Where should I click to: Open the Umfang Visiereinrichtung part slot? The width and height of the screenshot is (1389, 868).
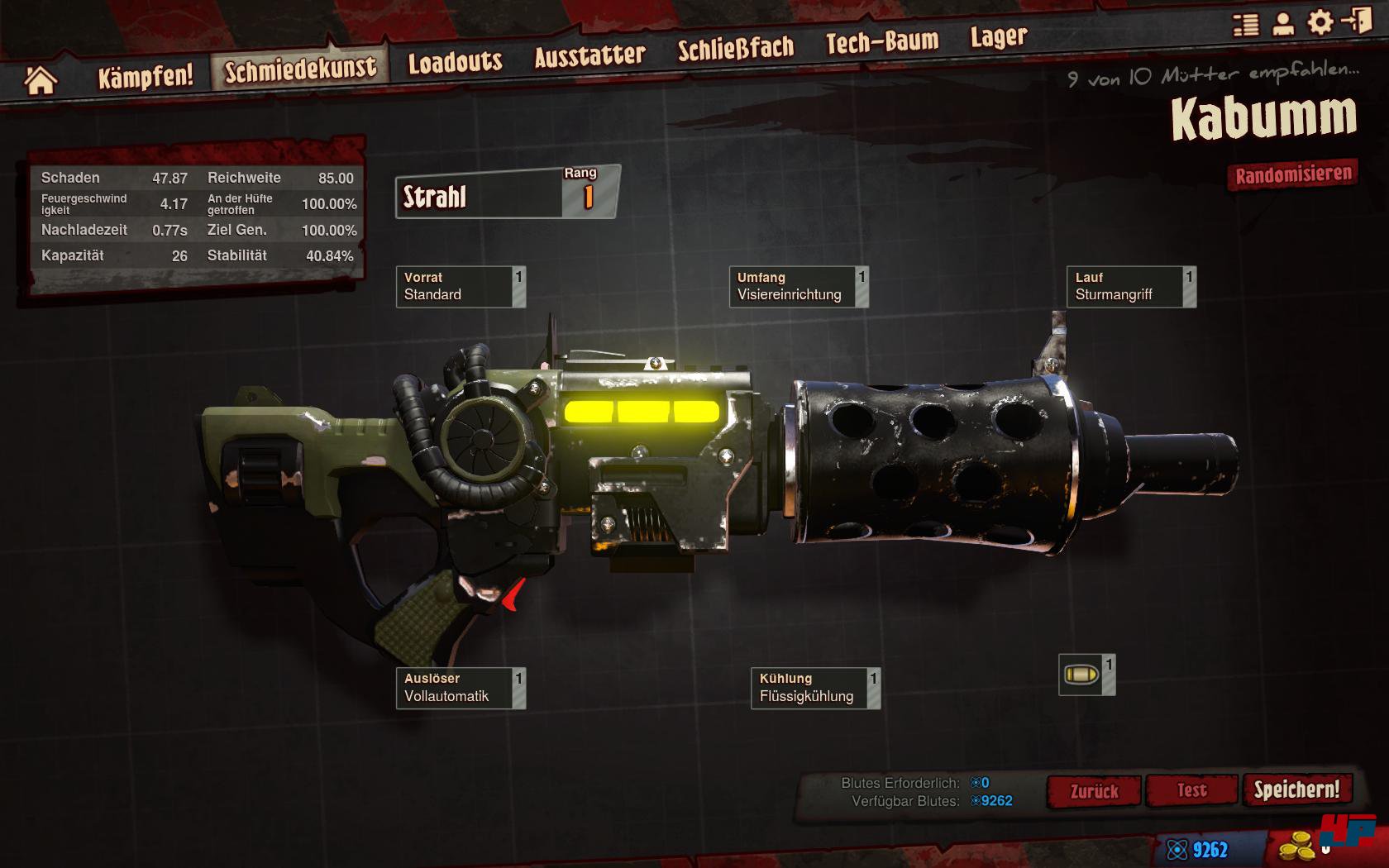[798, 287]
